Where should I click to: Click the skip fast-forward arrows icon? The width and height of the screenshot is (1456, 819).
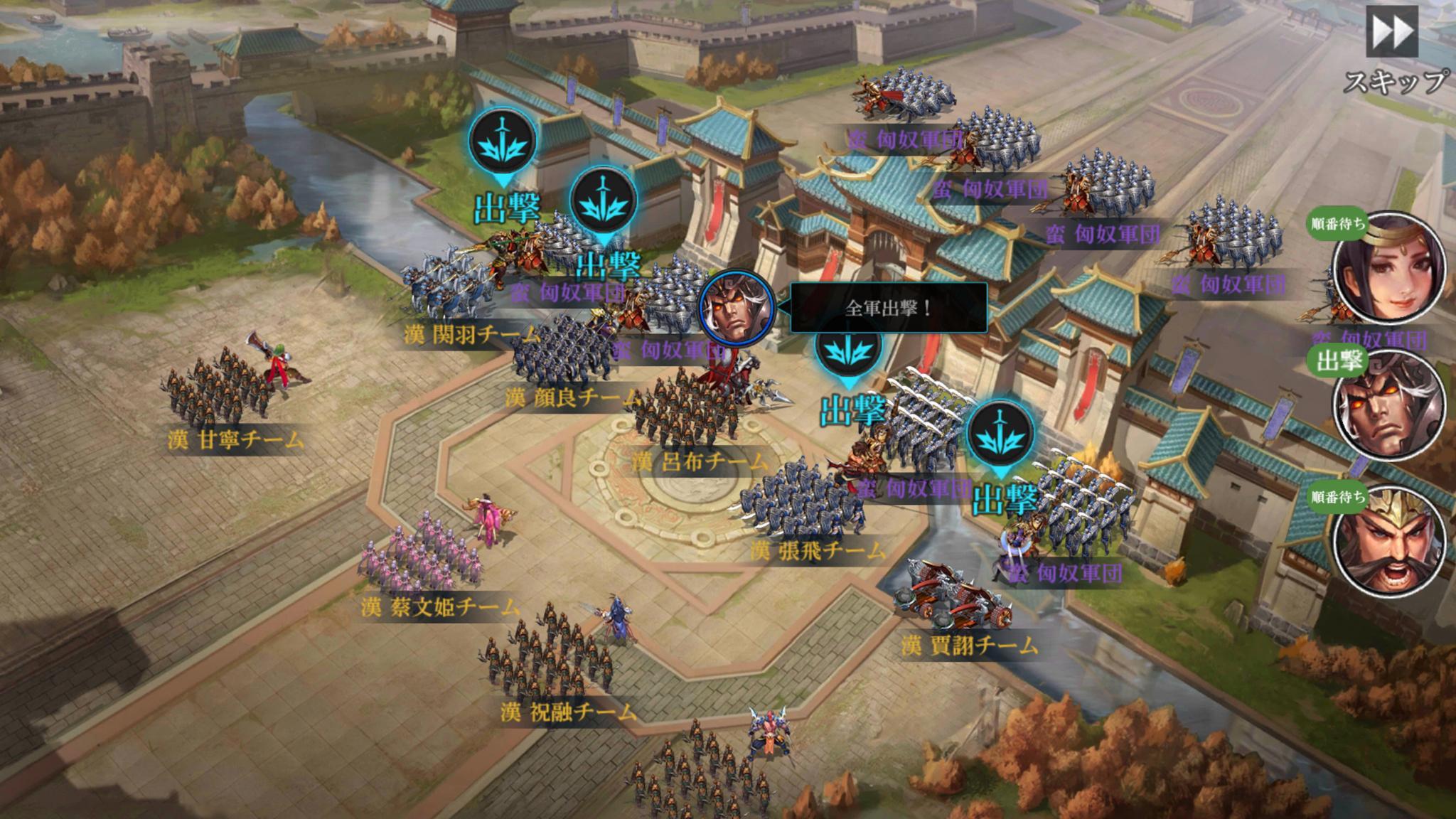point(1391,31)
